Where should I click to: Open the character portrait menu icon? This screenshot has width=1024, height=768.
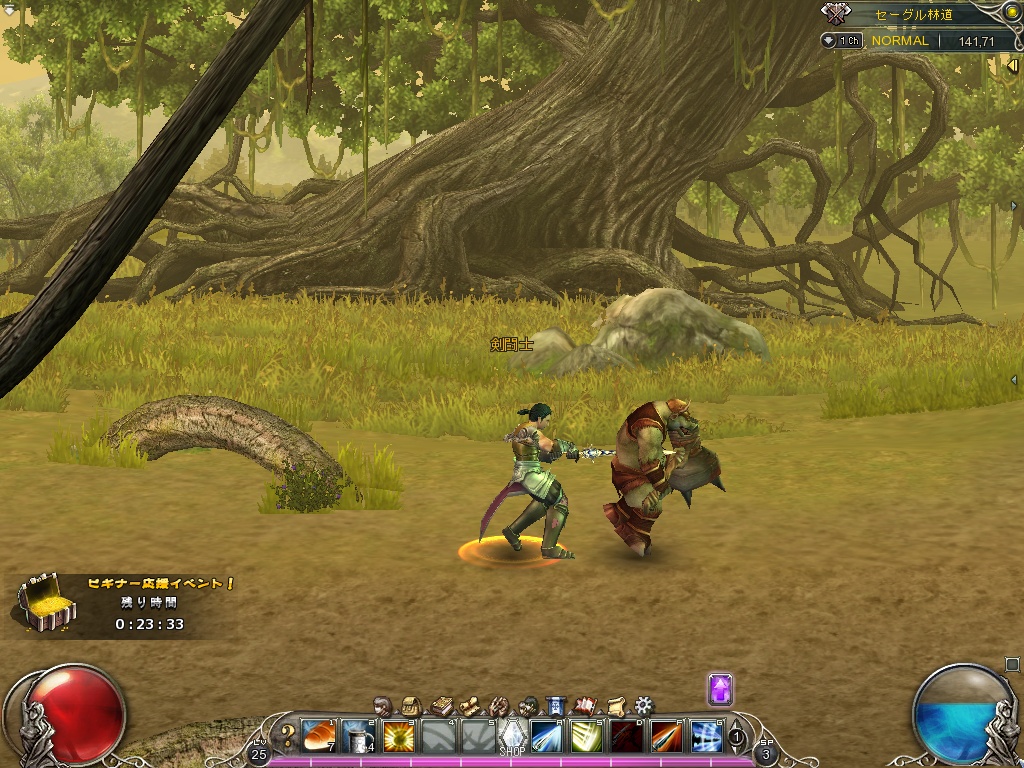click(x=382, y=705)
